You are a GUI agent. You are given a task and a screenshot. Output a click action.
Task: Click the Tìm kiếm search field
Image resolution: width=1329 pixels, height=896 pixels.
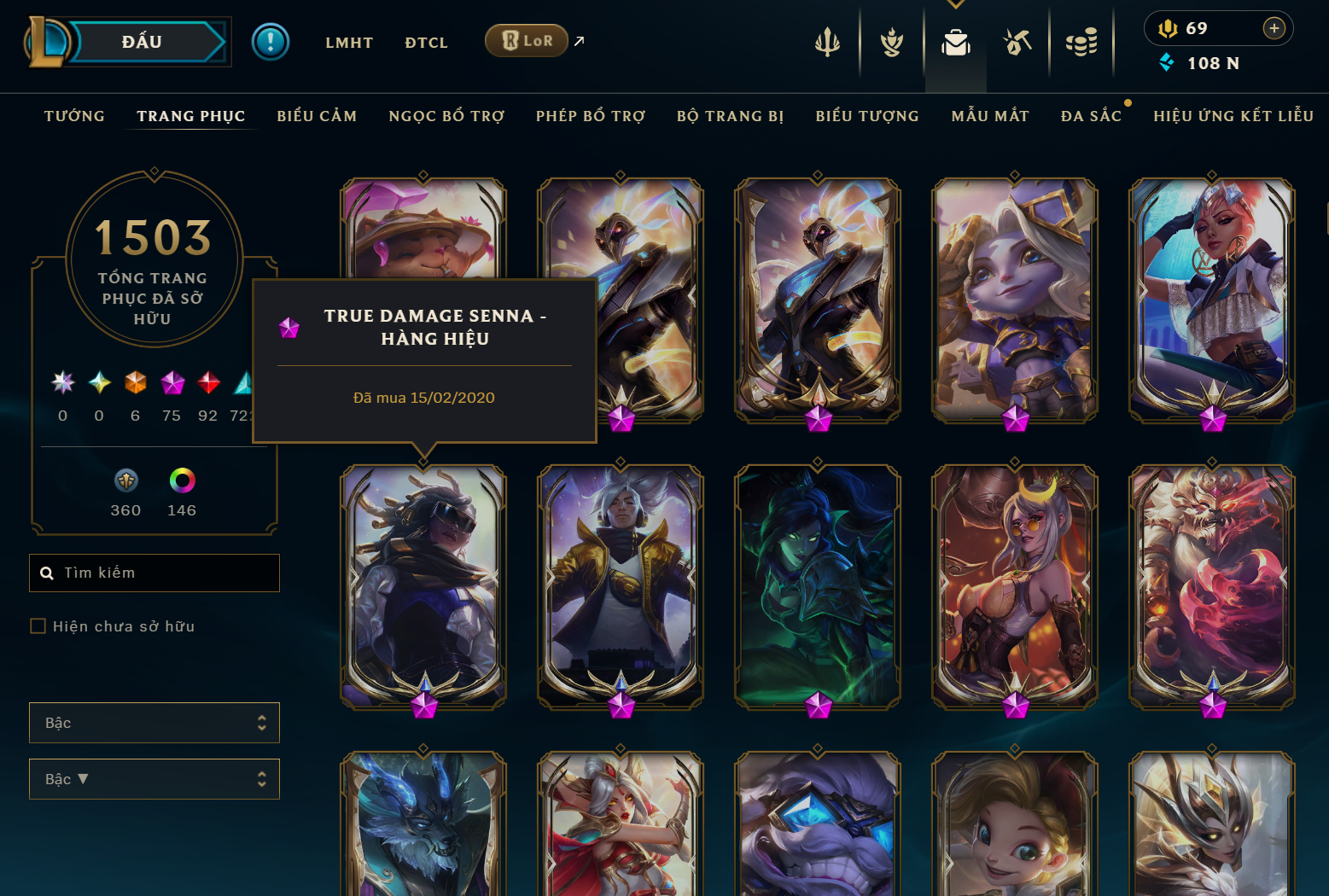(x=154, y=573)
